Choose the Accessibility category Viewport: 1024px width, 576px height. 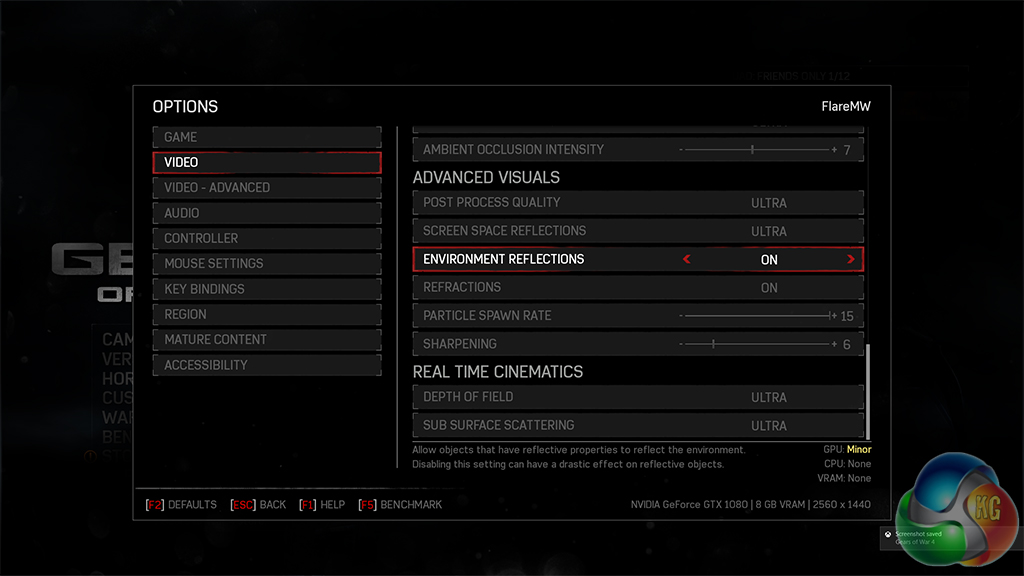266,365
